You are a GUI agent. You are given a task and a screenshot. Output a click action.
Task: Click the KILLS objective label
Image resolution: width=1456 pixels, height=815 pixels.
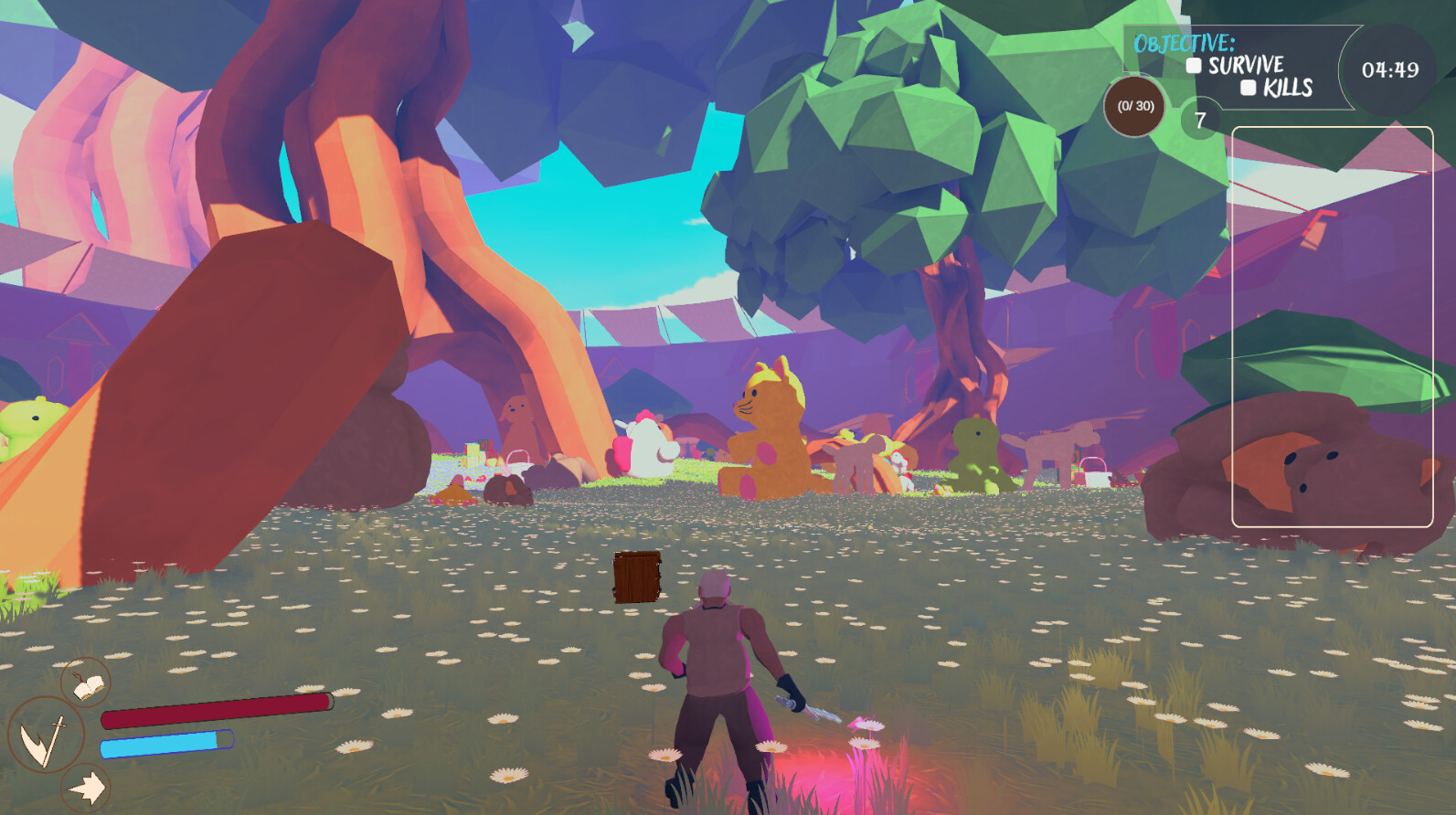pos(1286,88)
